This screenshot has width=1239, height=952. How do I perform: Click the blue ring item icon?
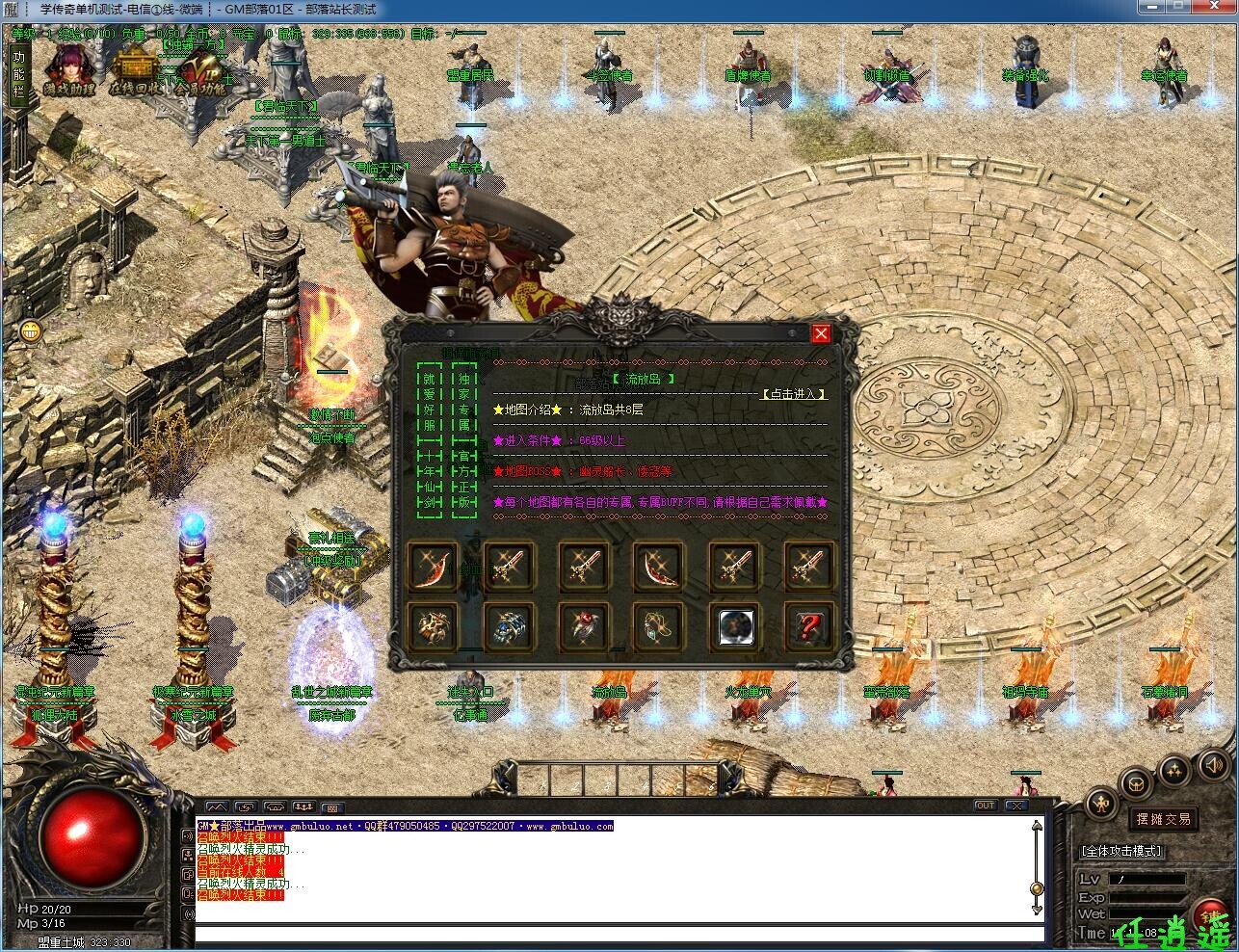click(x=509, y=626)
